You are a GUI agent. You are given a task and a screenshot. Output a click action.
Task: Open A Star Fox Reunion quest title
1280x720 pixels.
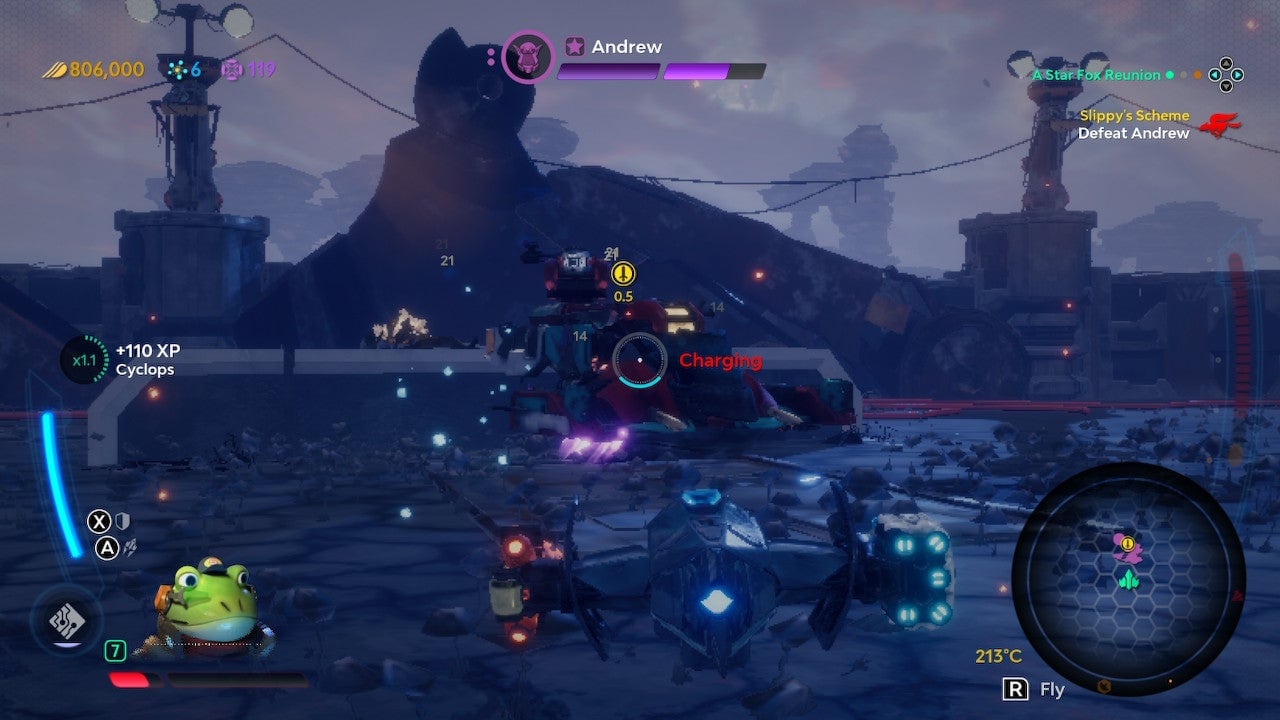[1096, 74]
